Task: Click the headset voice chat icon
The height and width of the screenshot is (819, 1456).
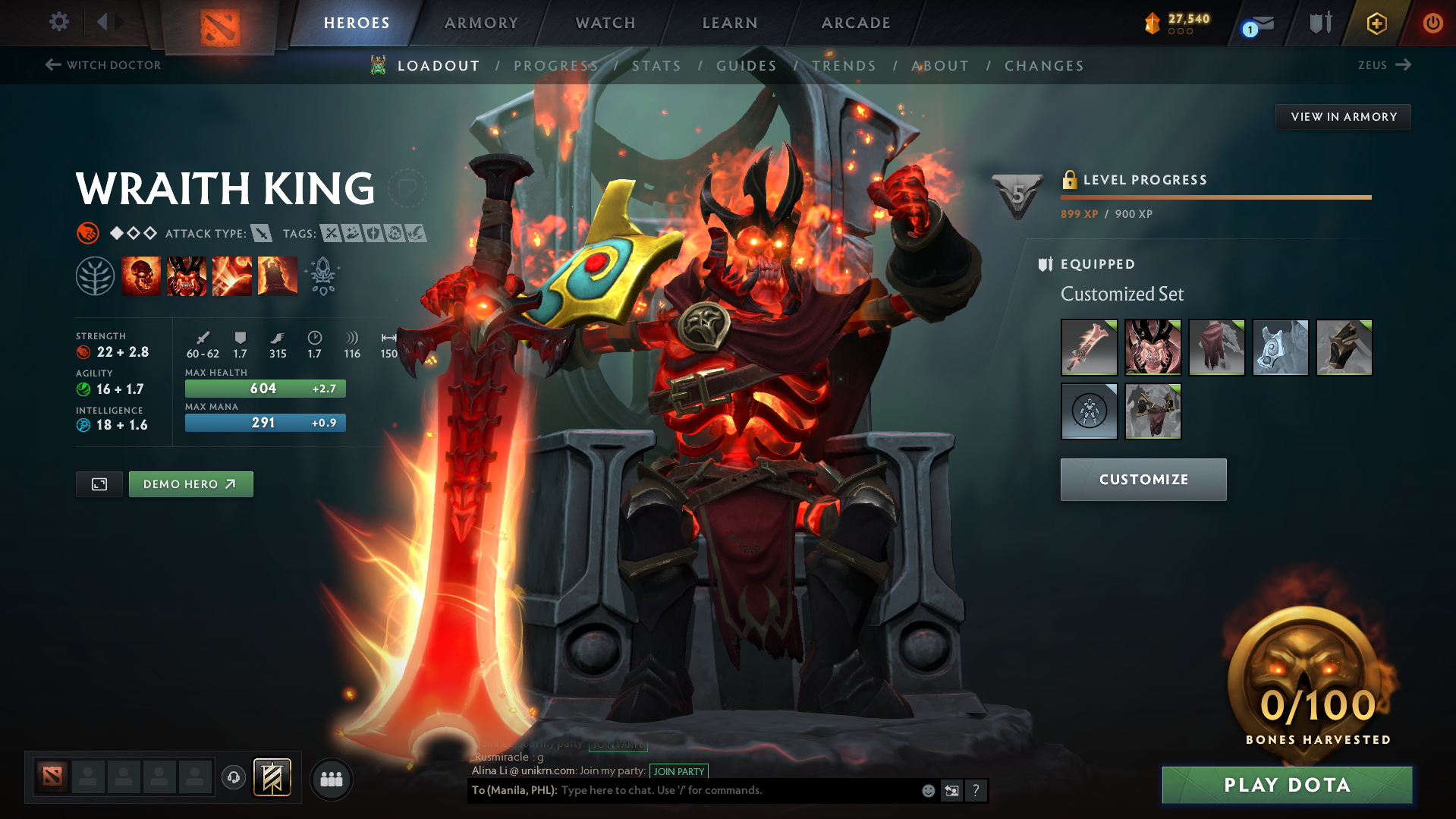Action: click(233, 777)
